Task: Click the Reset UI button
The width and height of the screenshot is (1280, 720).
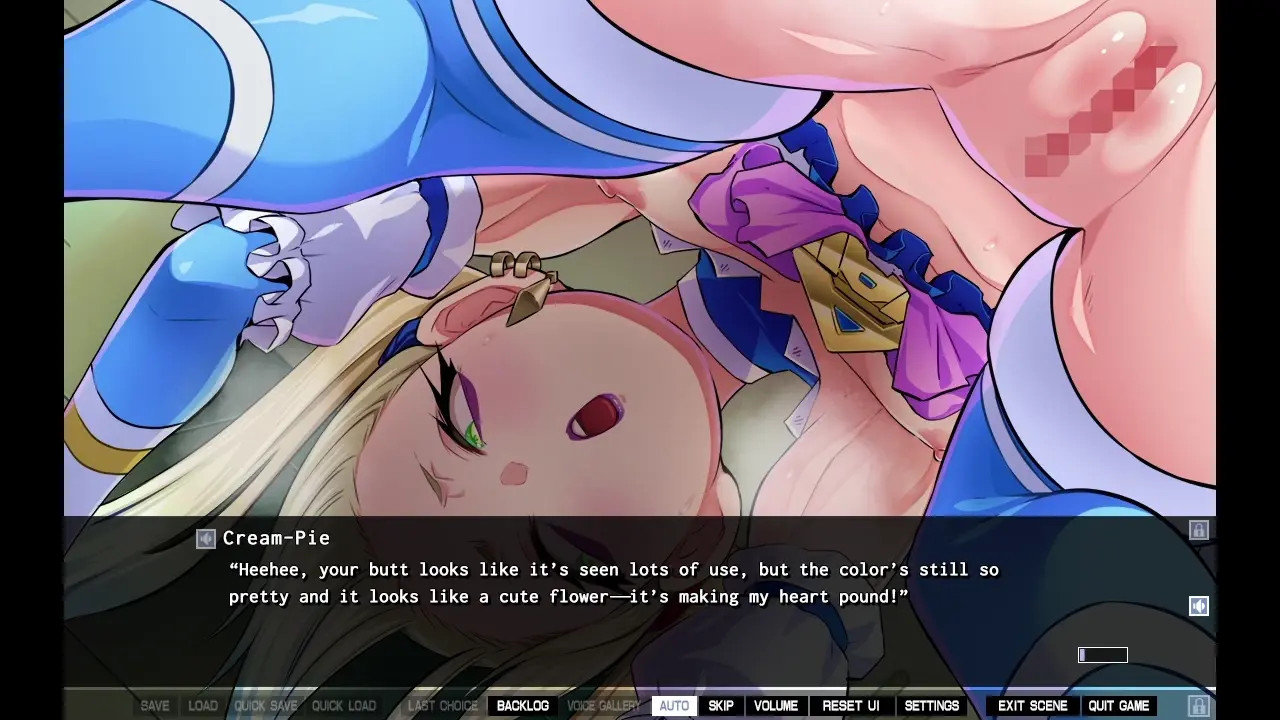Action: [x=850, y=706]
